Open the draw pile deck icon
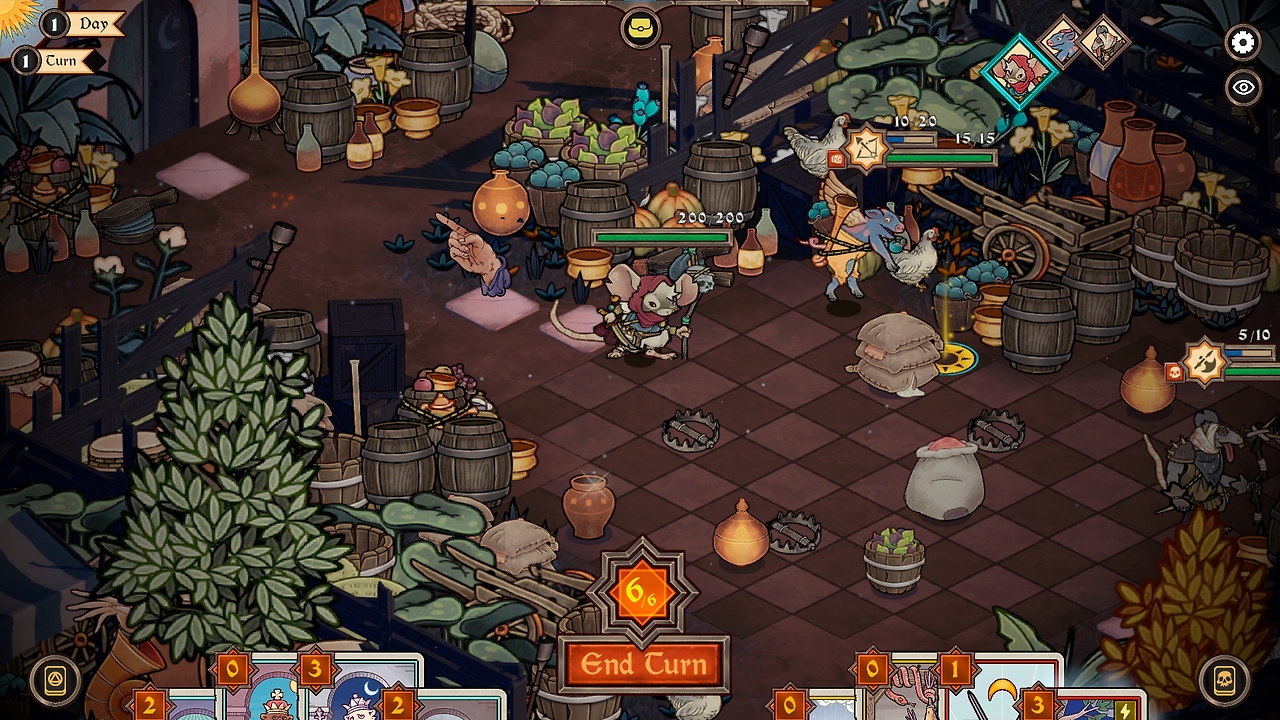The height and width of the screenshot is (720, 1280). click(x=57, y=677)
